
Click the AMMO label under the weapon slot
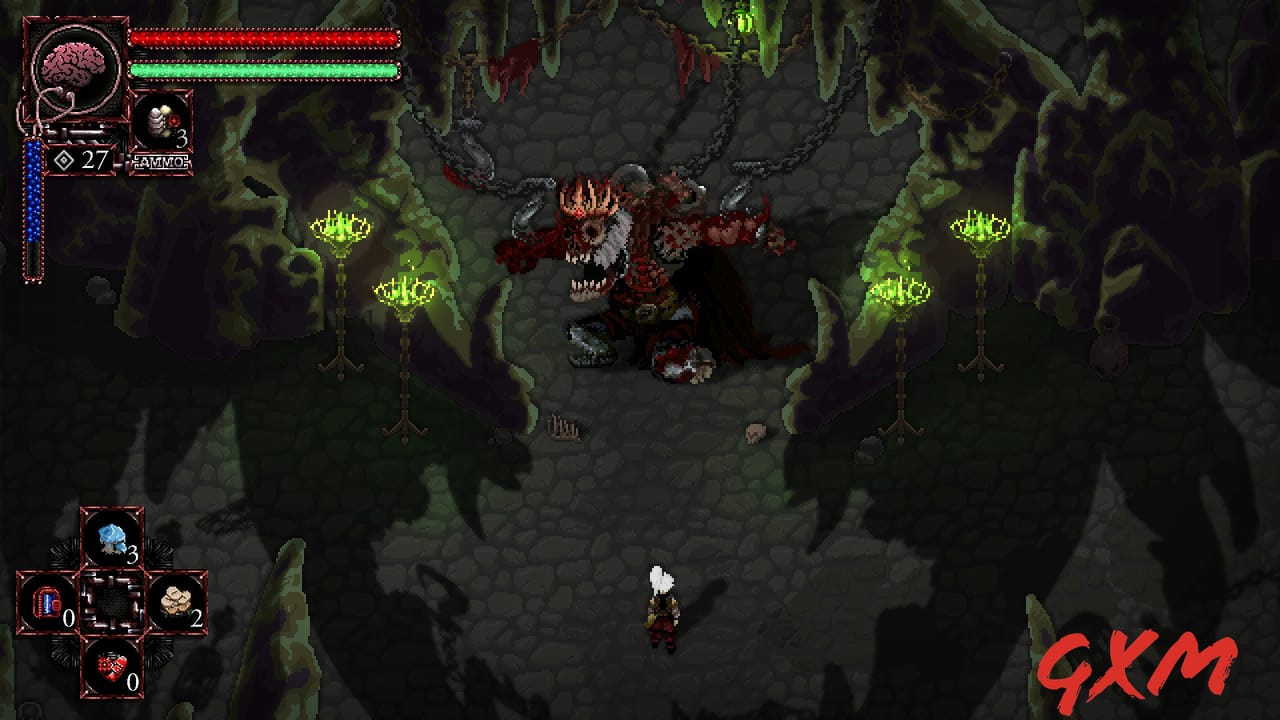point(158,160)
